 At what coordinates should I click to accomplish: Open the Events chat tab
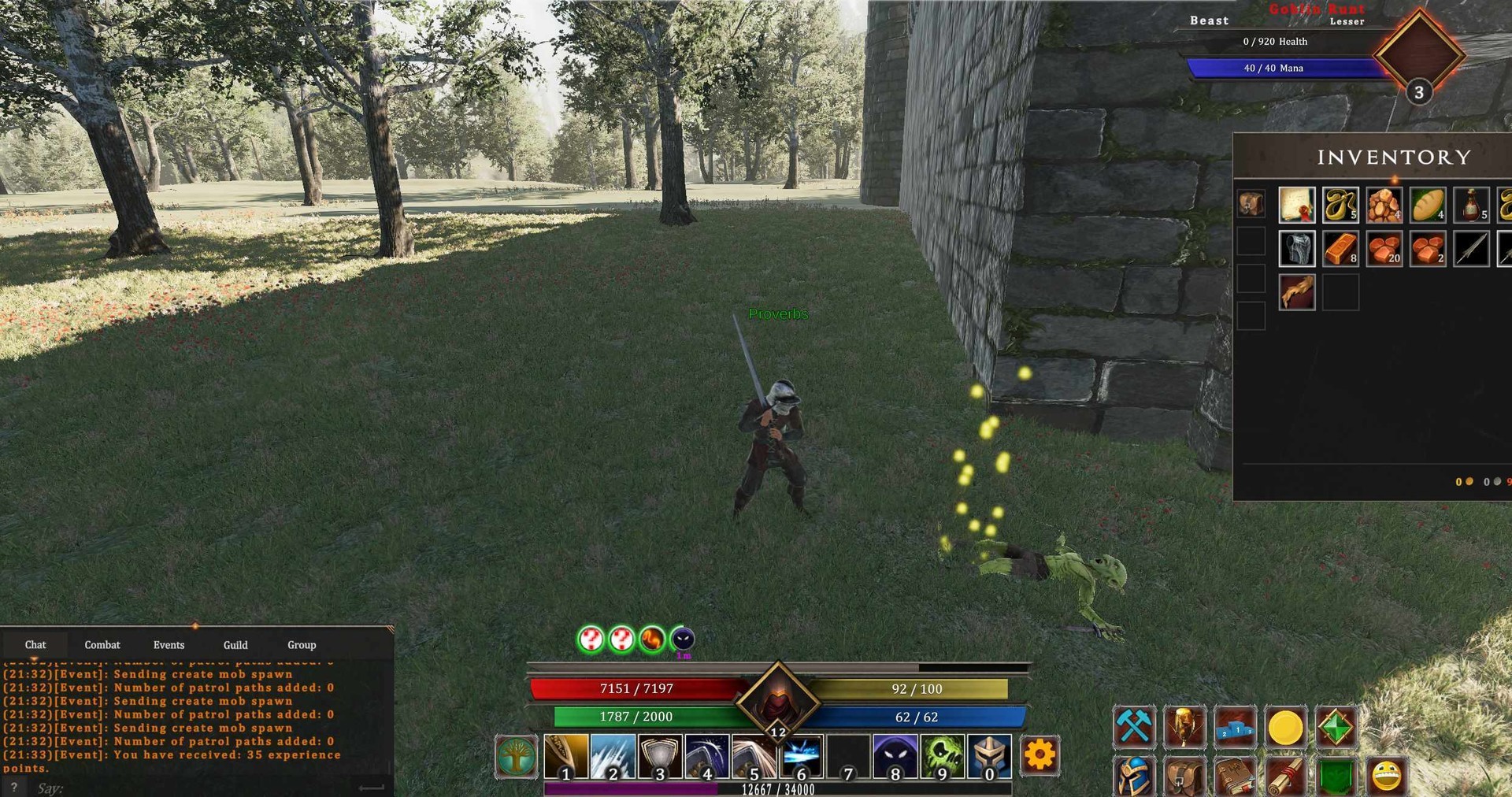(x=169, y=644)
